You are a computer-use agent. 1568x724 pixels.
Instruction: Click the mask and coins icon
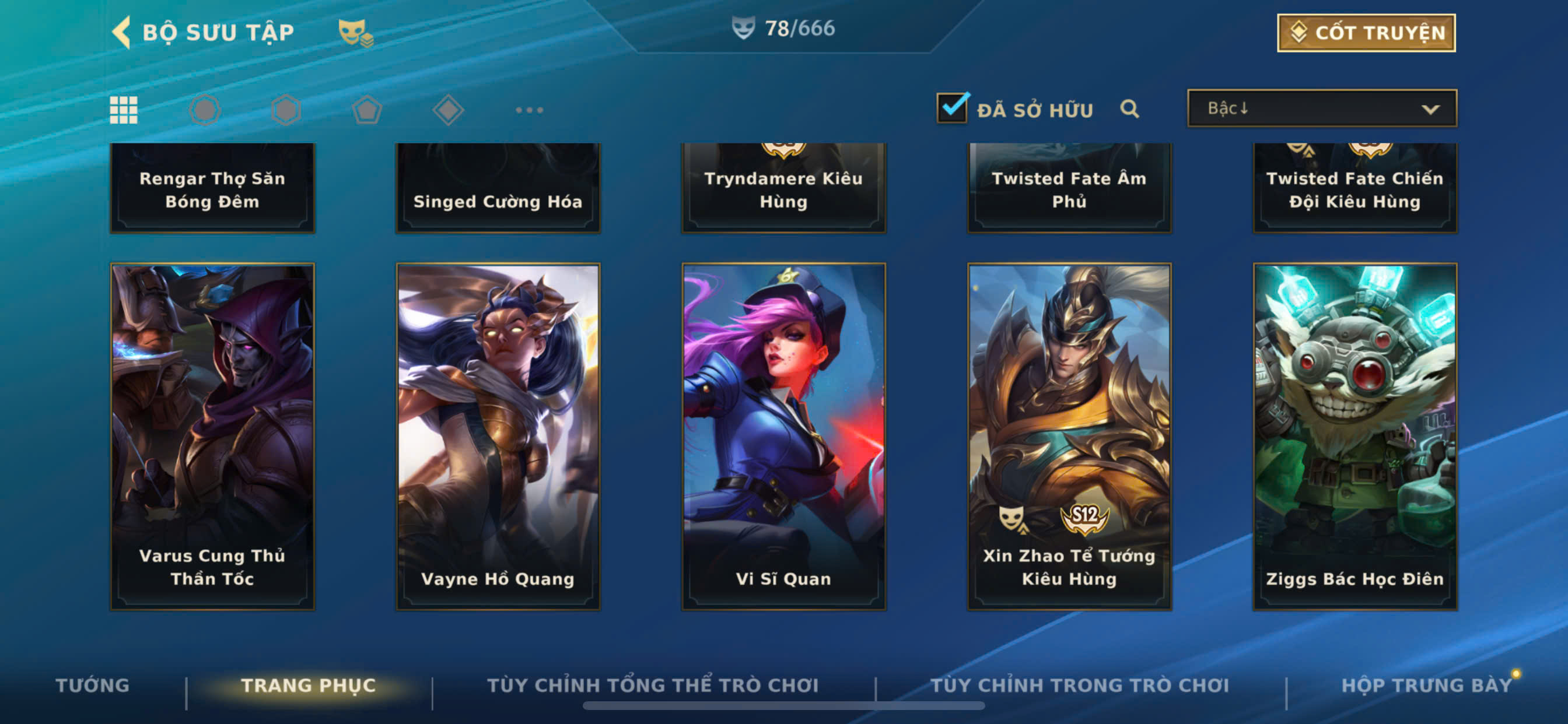coord(356,32)
